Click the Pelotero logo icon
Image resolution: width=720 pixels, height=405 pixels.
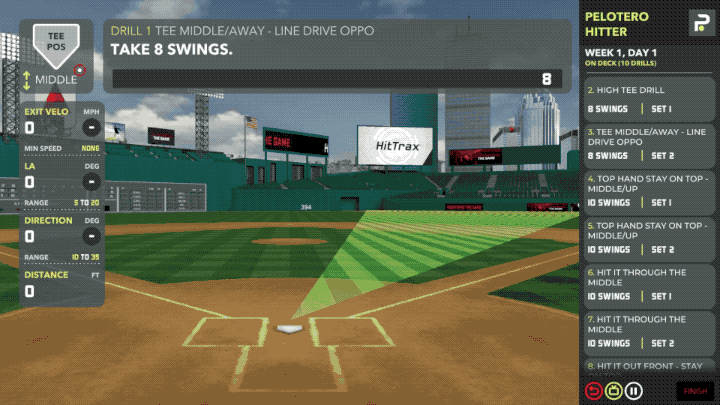[698, 21]
